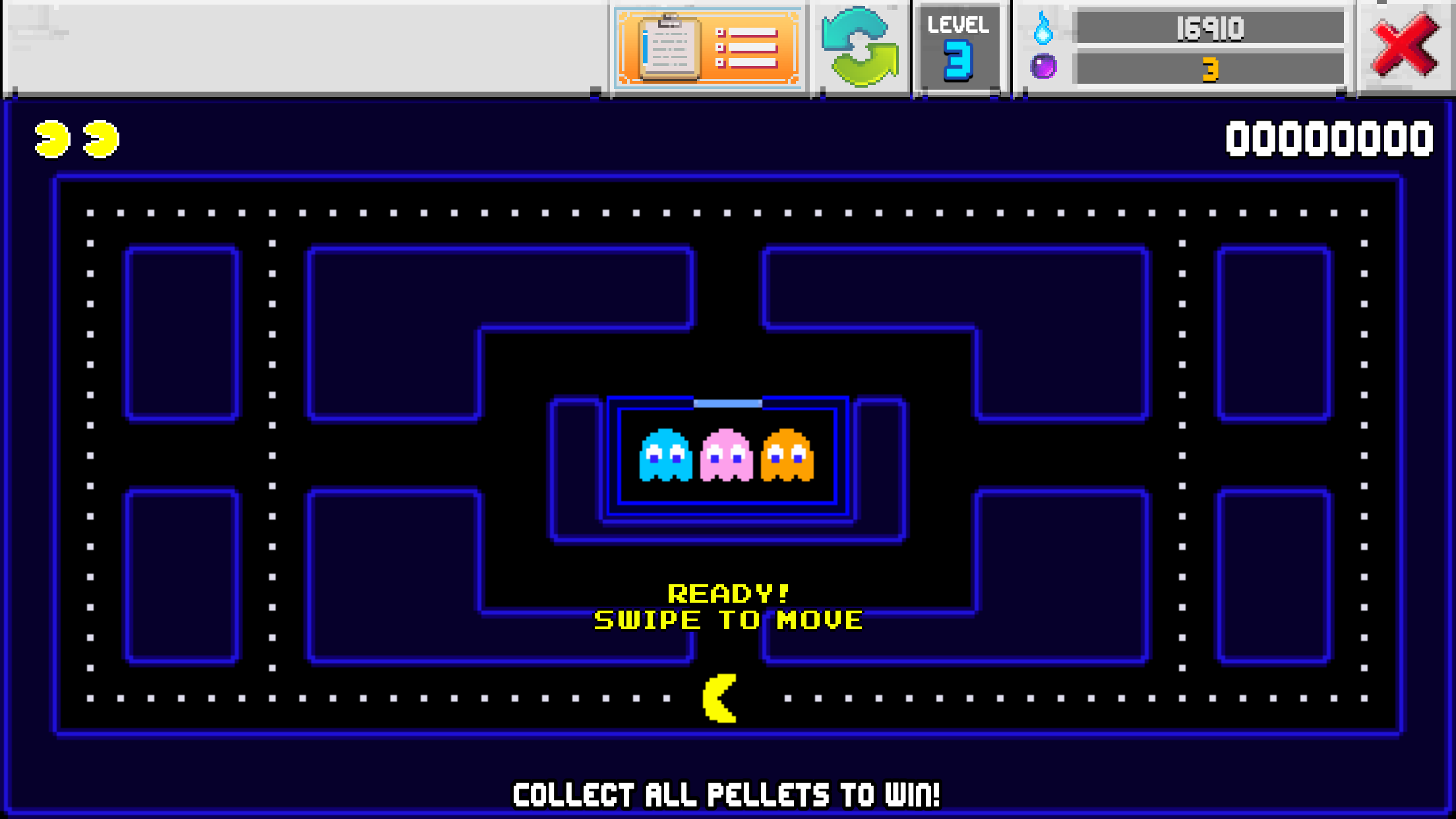Viewport: 1456px width, 819px height.
Task: Click the purple orb counter icon
Action: pyautogui.click(x=1043, y=68)
